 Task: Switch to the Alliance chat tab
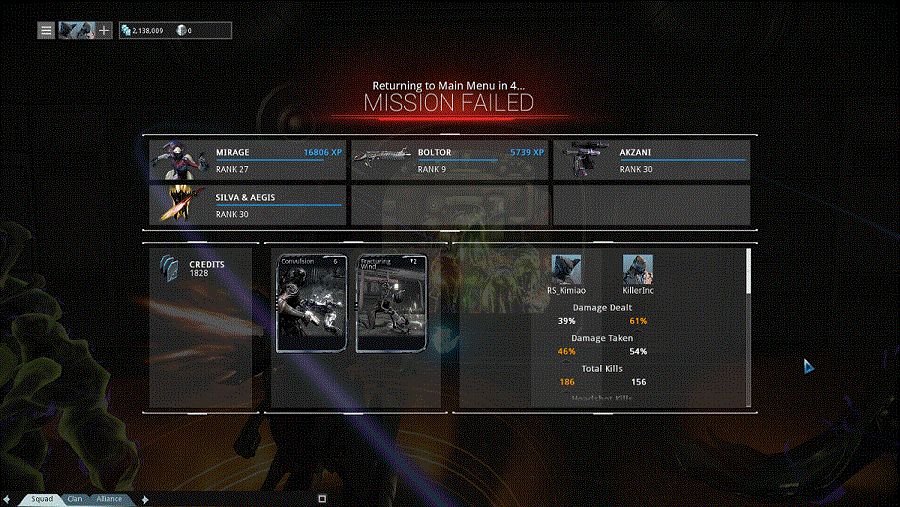coord(109,498)
